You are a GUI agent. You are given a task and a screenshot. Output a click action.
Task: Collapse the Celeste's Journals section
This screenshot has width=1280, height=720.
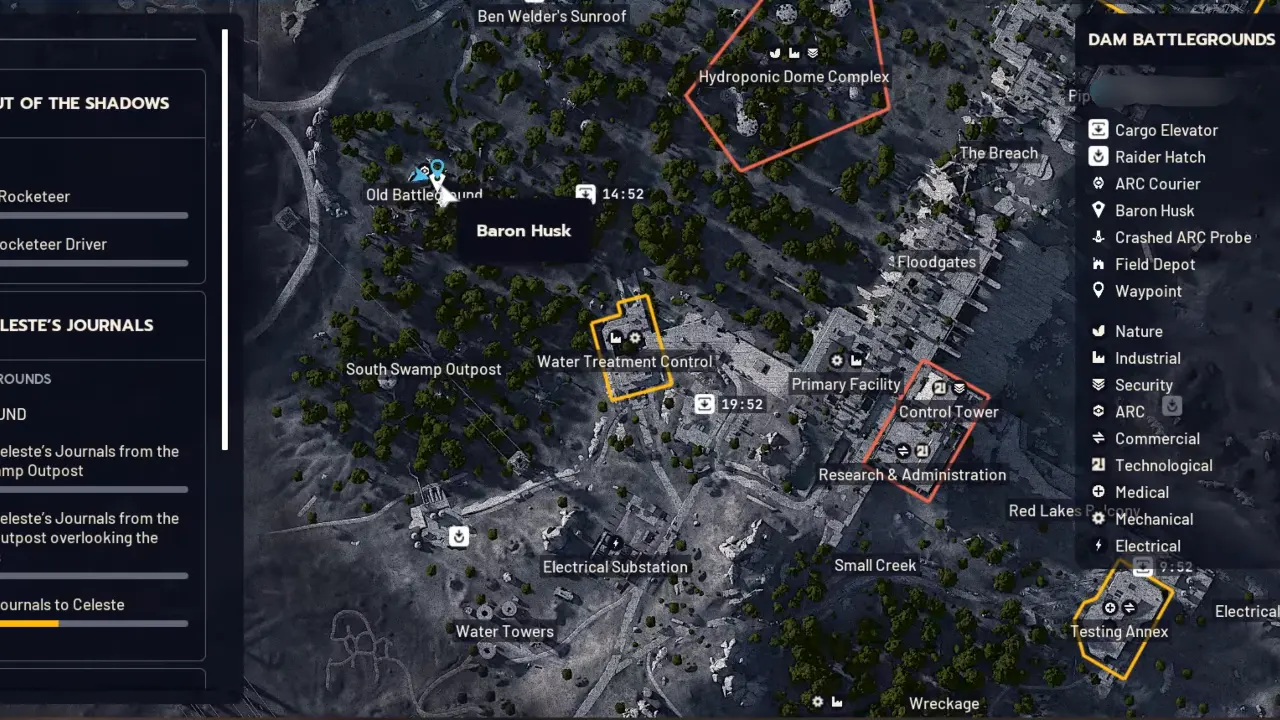(x=77, y=325)
